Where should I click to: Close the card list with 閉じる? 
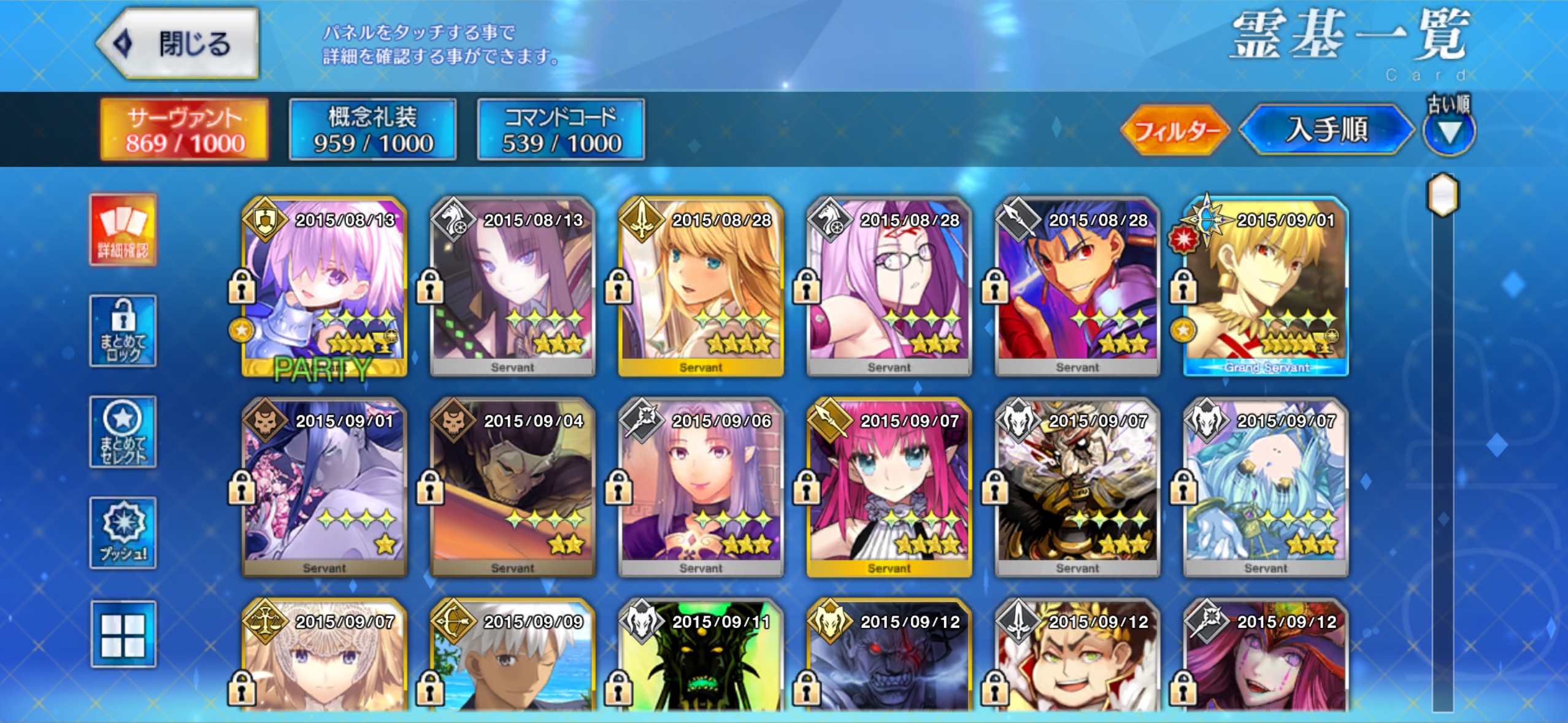point(178,44)
